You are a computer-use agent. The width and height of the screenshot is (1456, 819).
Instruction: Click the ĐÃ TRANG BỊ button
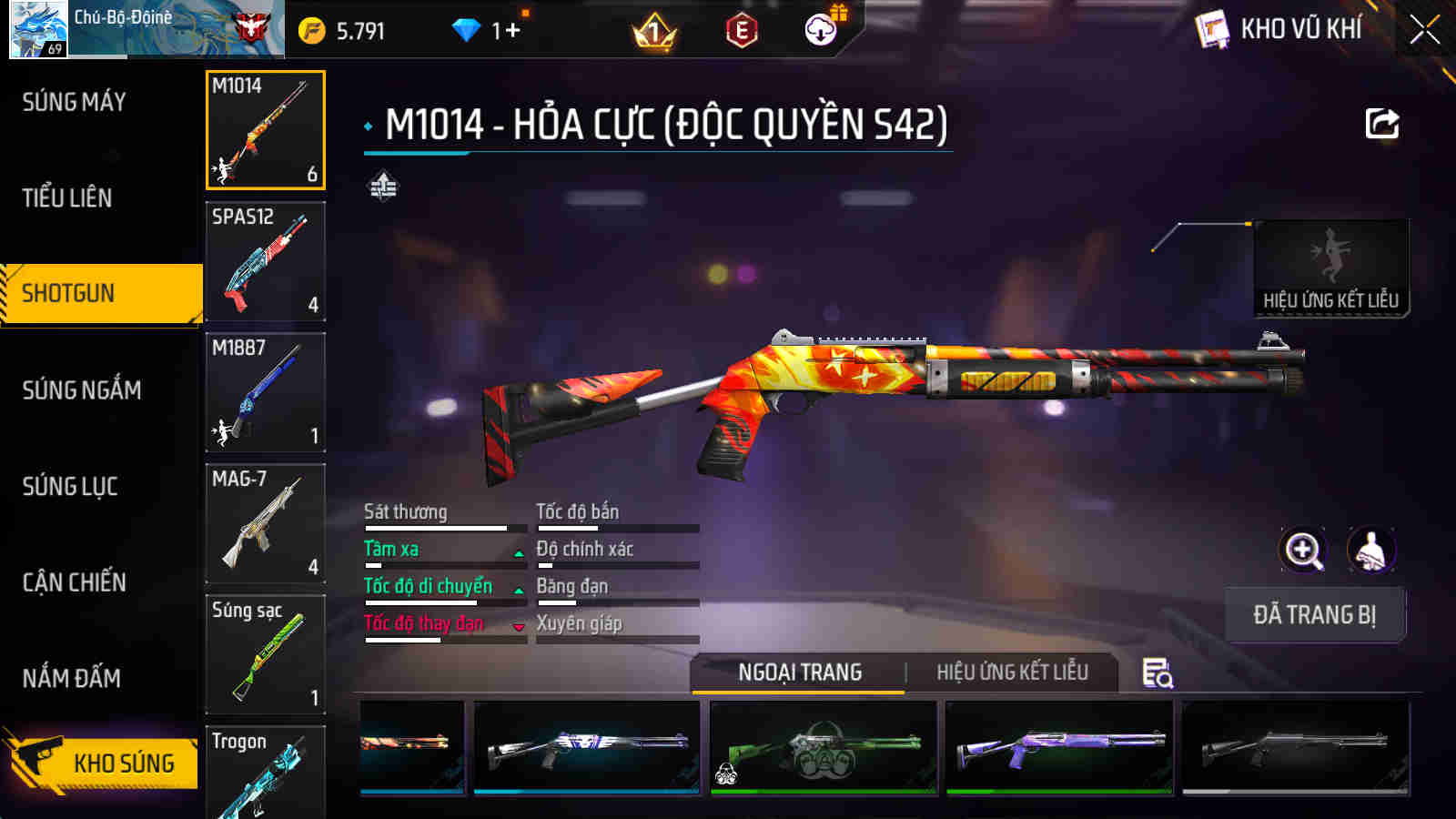1314,615
